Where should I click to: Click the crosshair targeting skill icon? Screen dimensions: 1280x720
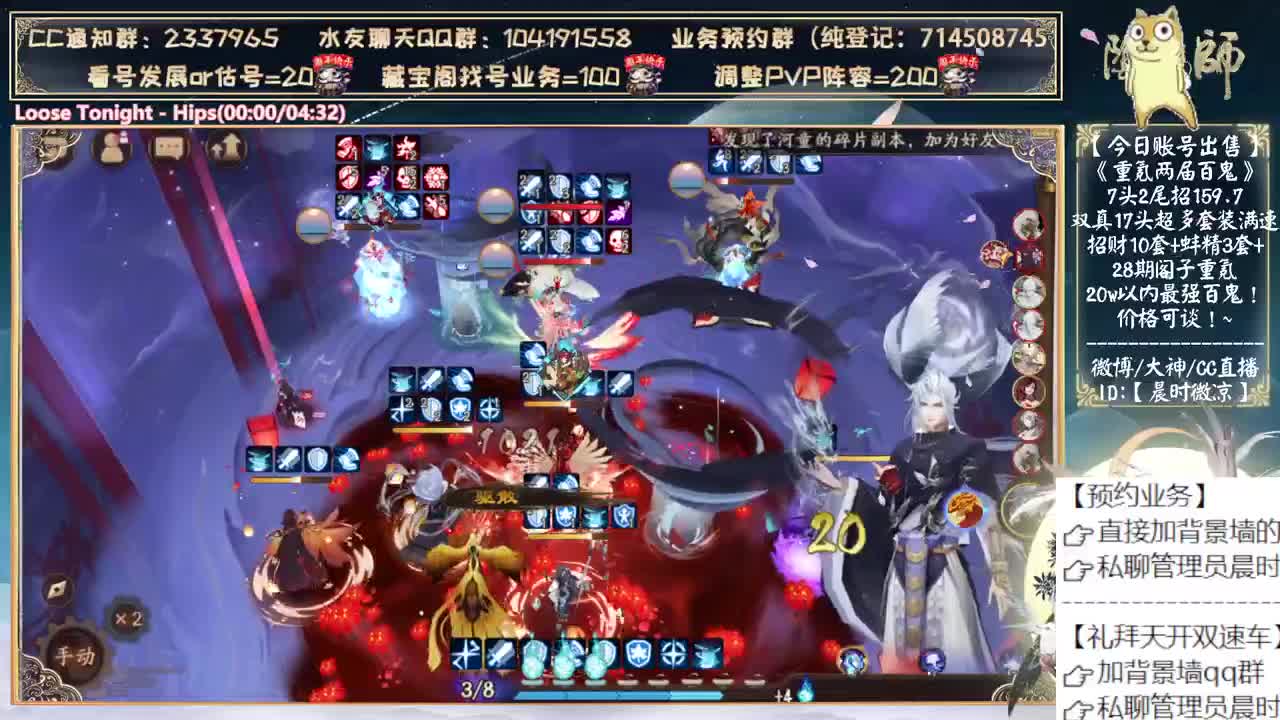(672, 653)
